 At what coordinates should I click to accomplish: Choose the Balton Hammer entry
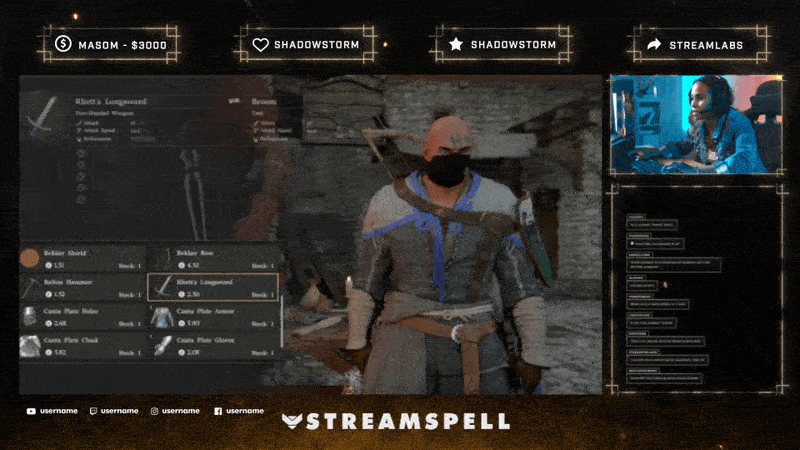pos(82,288)
